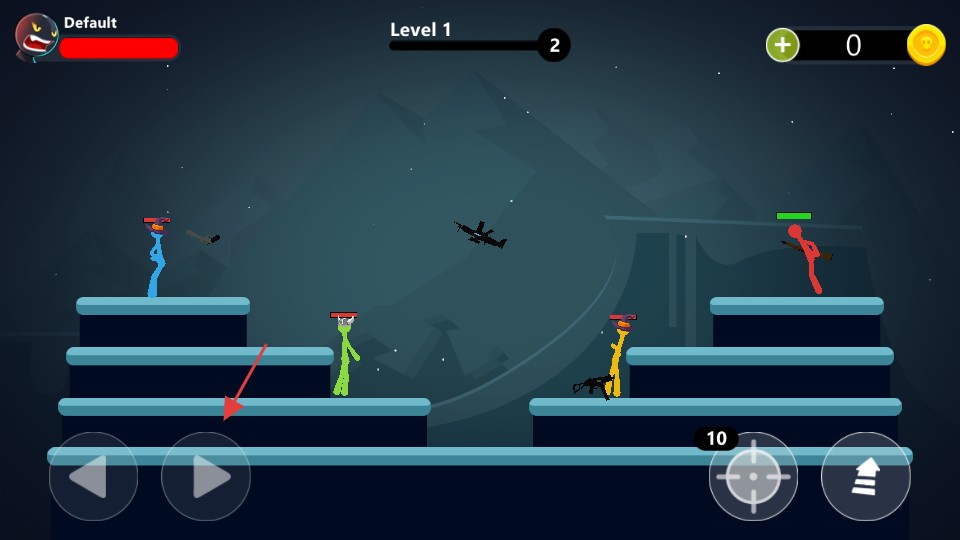960x540 pixels.
Task: Fire weapon with the crosshair button
Action: pyautogui.click(x=753, y=477)
